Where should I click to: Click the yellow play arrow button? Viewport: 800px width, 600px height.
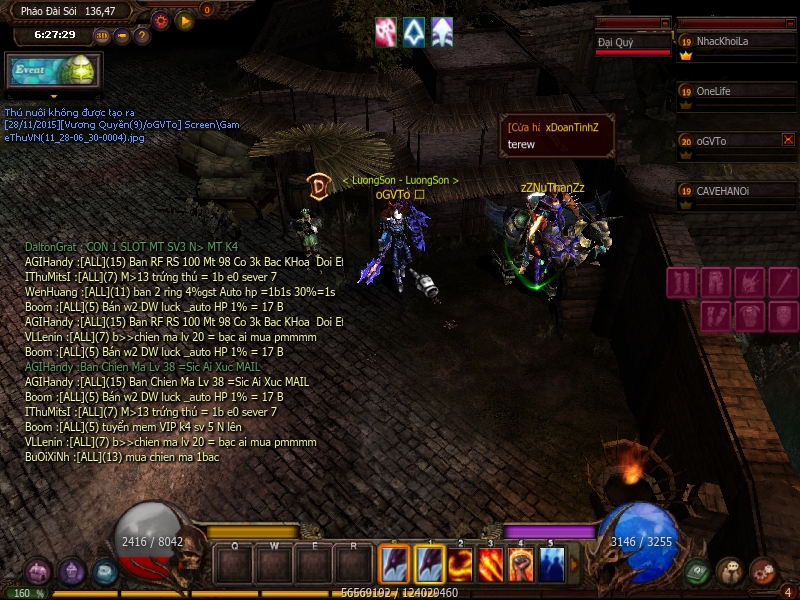point(184,19)
